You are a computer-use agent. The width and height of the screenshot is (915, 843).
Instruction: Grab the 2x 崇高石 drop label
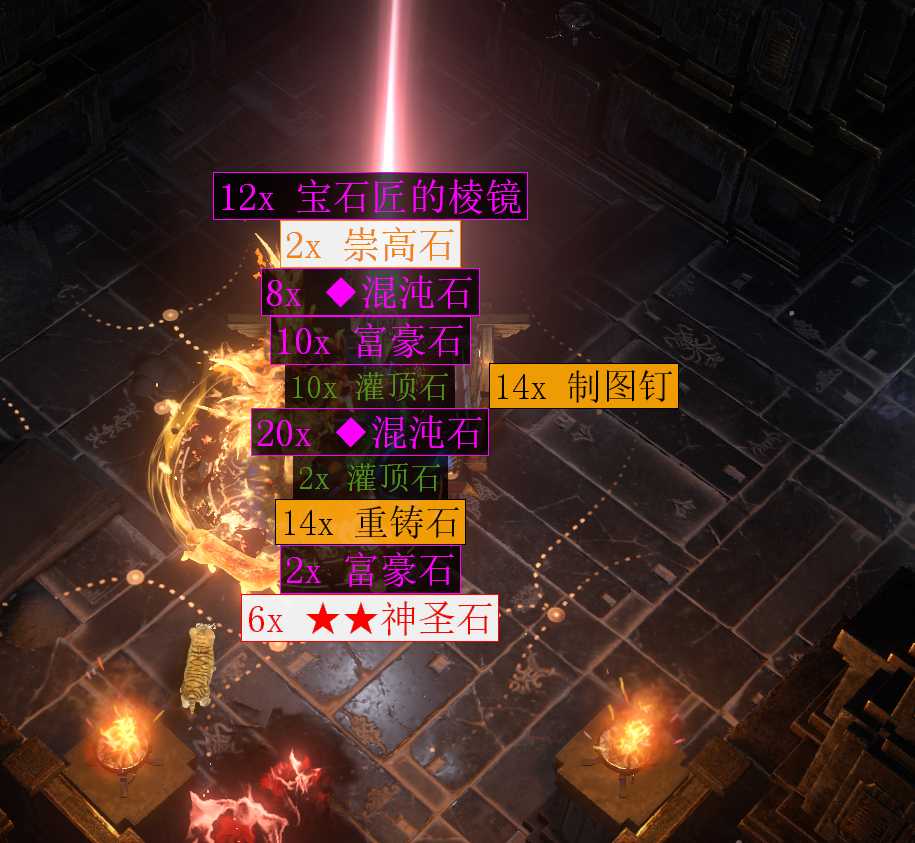371,244
